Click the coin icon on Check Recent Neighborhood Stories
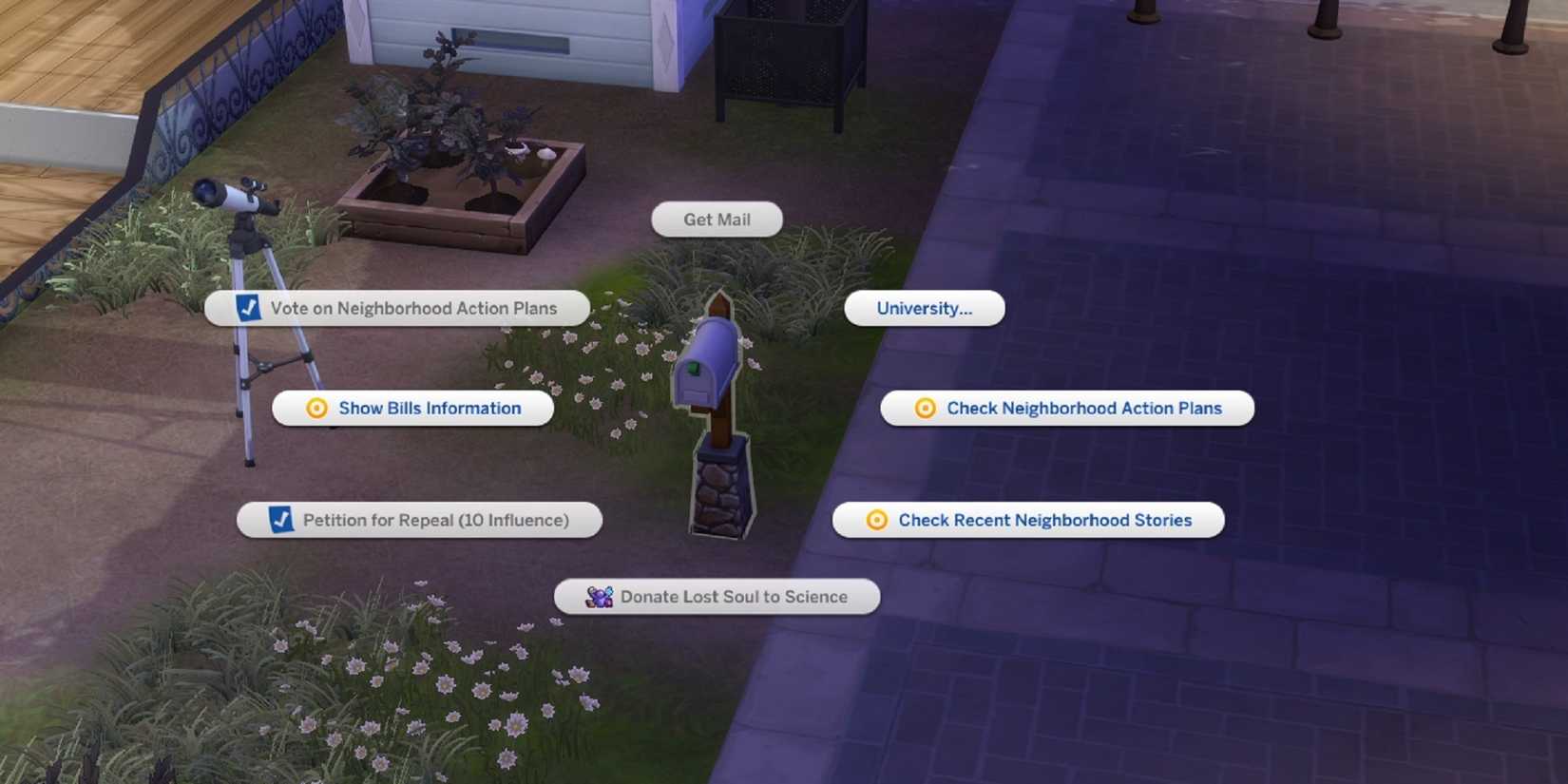Image resolution: width=1568 pixels, height=784 pixels. (874, 520)
